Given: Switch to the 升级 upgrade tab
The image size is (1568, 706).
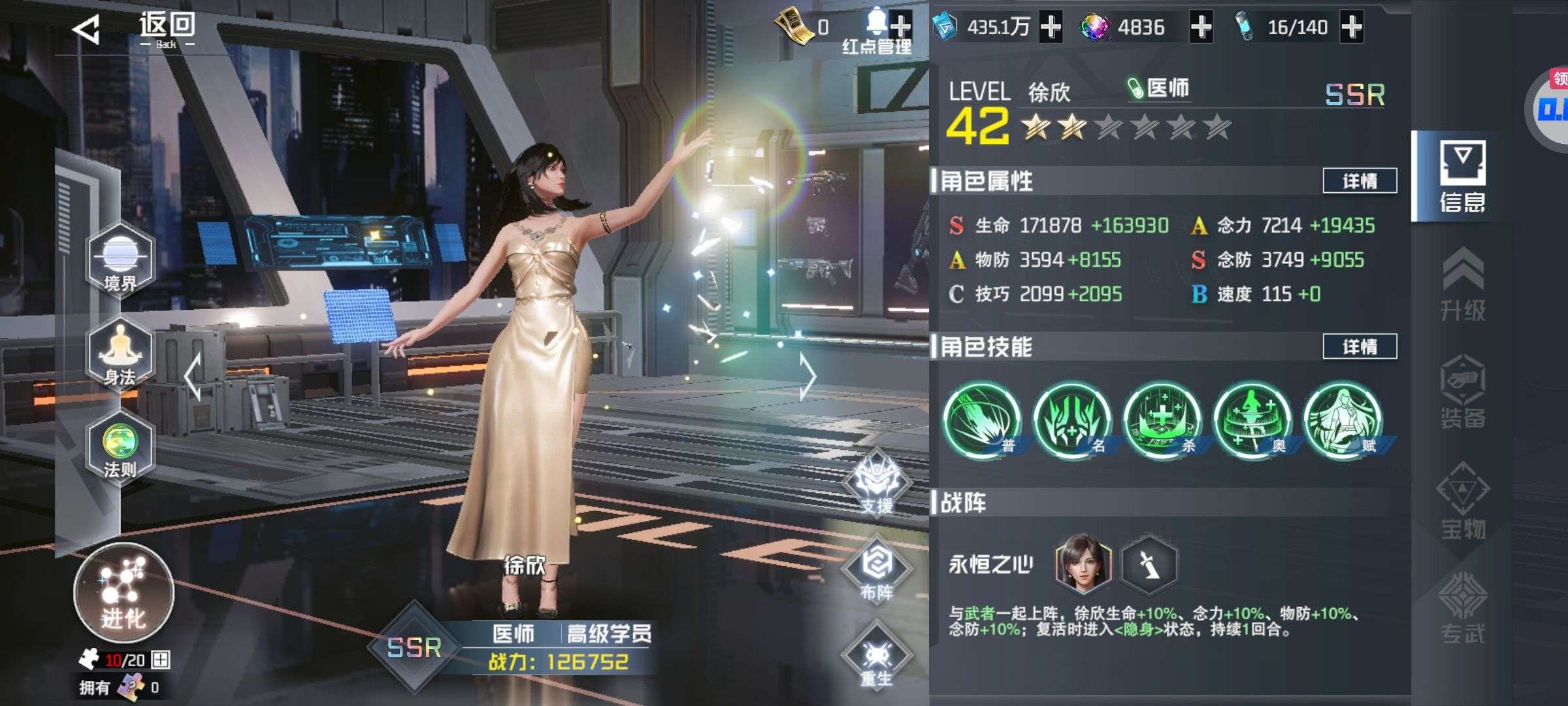Looking at the screenshot, I should tap(1463, 286).
